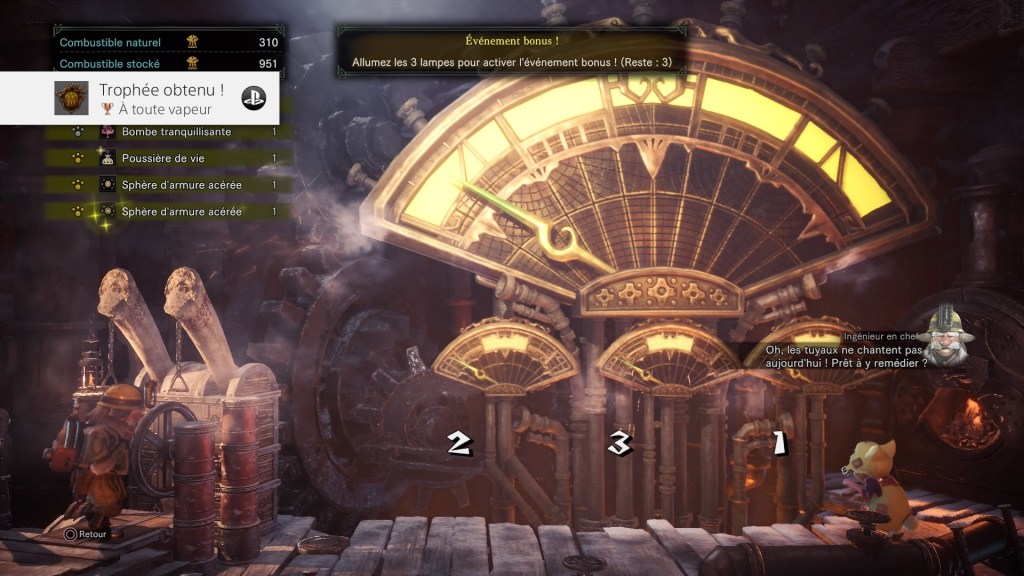Choose the valve marked number 1

[776, 442]
